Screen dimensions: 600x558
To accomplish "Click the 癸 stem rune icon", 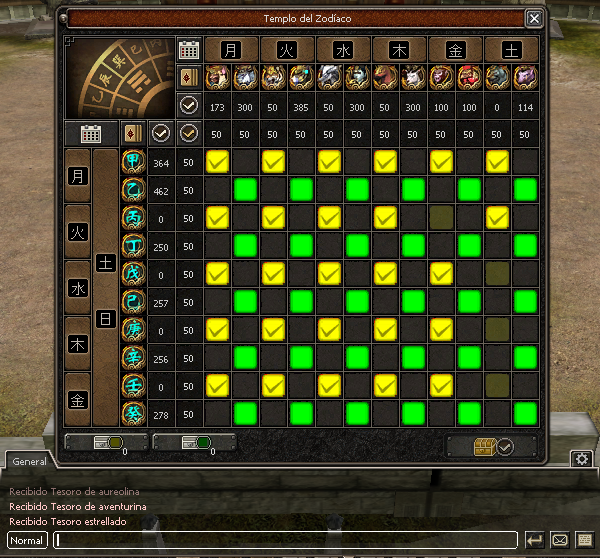I will (x=133, y=413).
